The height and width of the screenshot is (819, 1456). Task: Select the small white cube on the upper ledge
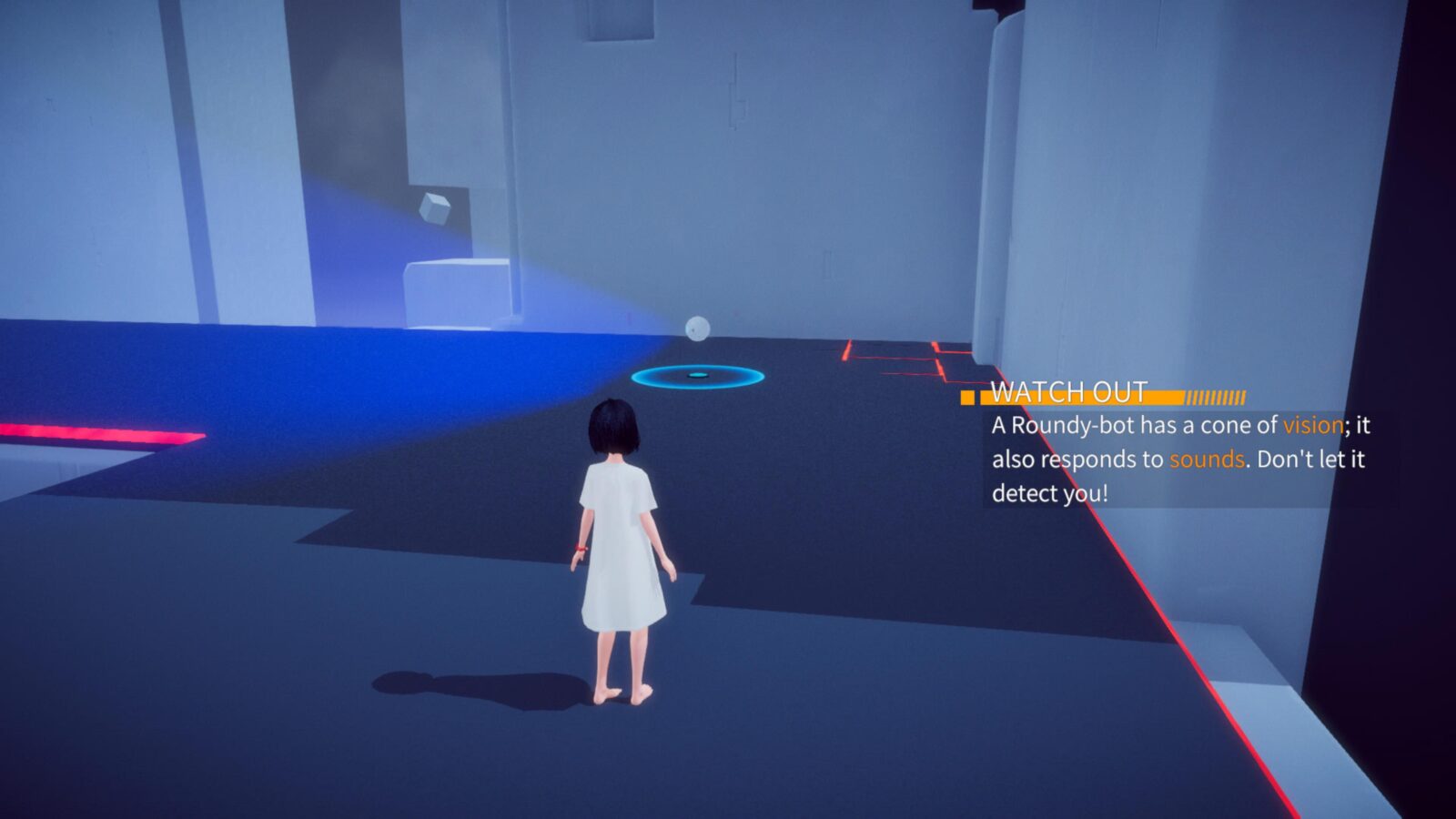coord(436,208)
